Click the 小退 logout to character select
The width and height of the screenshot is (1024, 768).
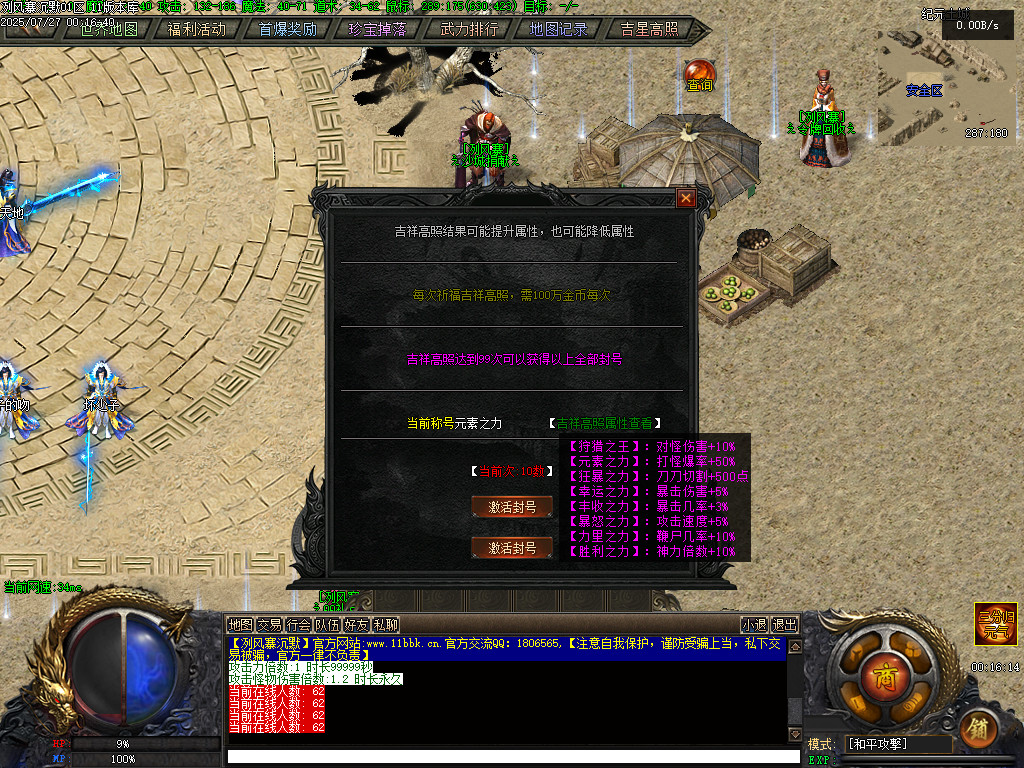coord(754,625)
